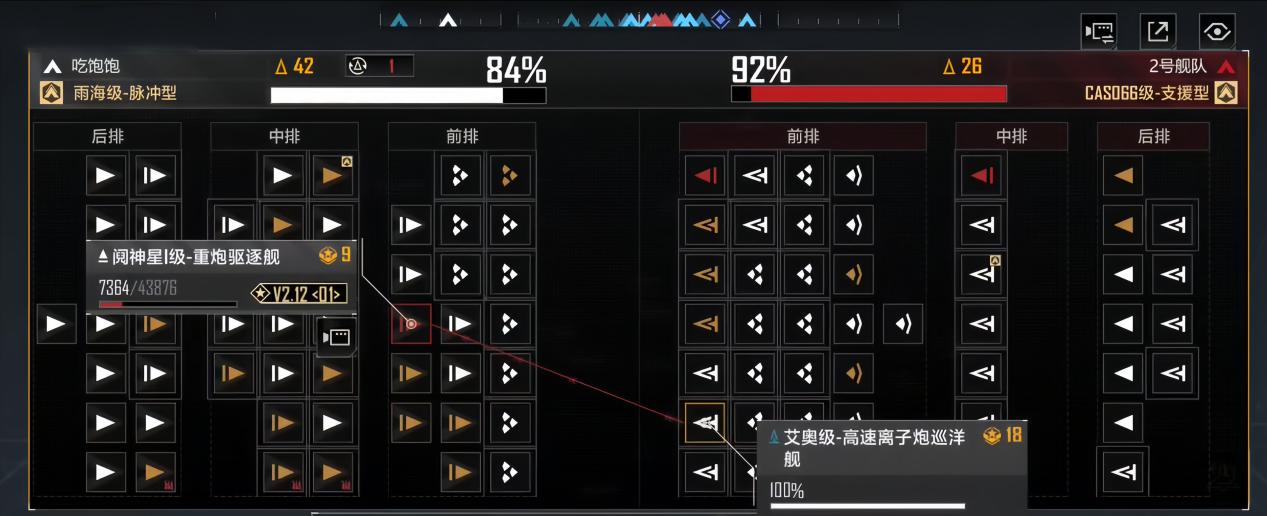
Task: Click the camera icon beside the destroyer tooltip
Action: tap(336, 337)
